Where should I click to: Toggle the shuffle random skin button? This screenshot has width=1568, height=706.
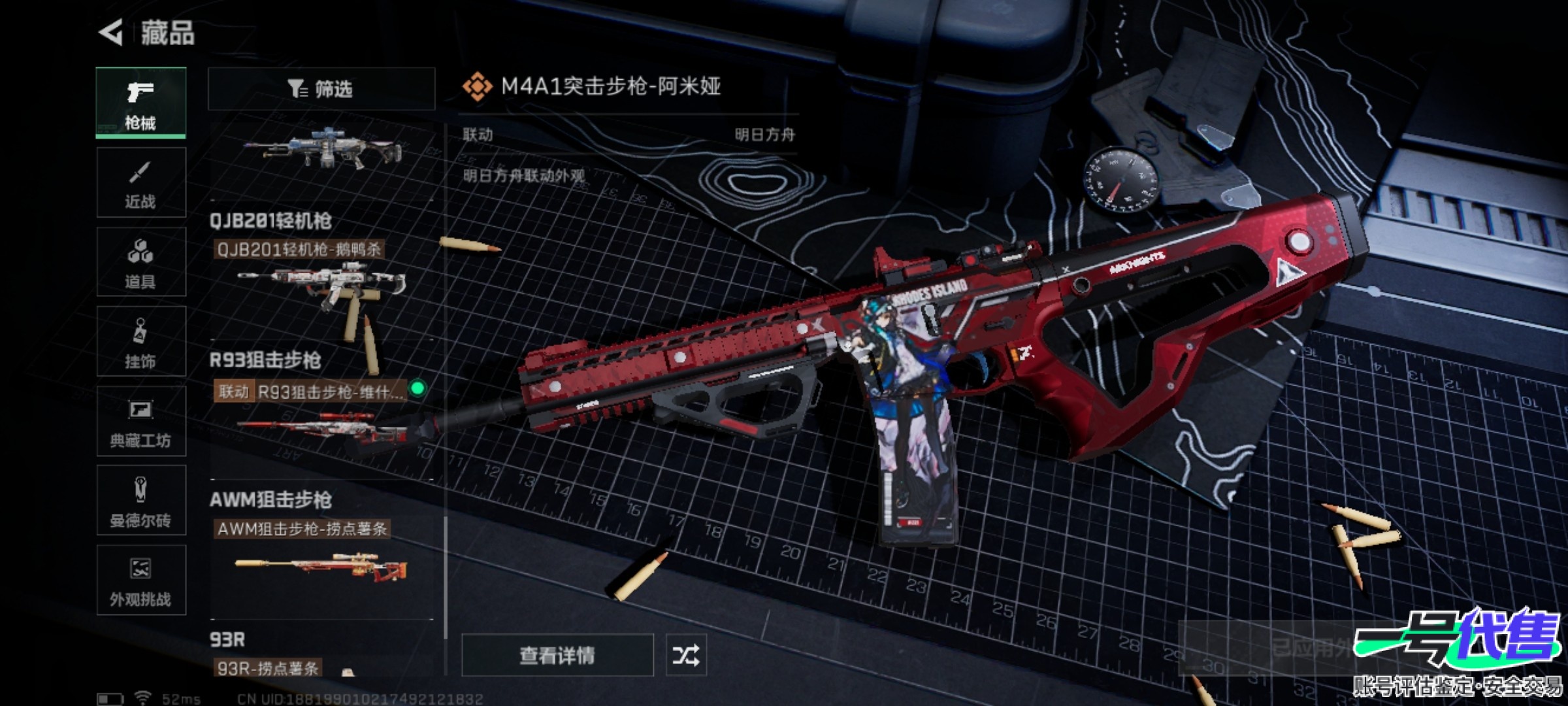tap(685, 655)
